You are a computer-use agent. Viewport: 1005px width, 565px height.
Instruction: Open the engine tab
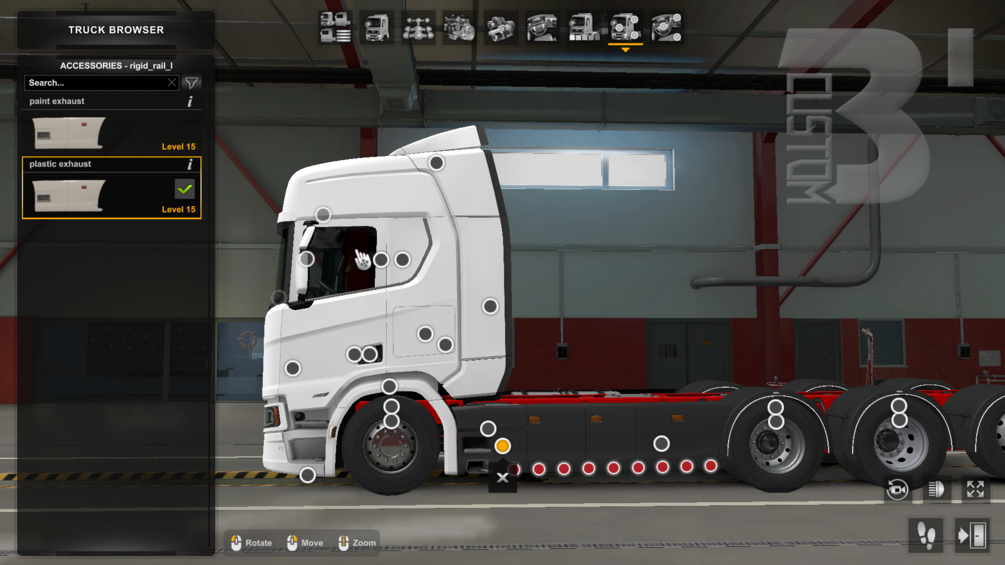[460, 28]
